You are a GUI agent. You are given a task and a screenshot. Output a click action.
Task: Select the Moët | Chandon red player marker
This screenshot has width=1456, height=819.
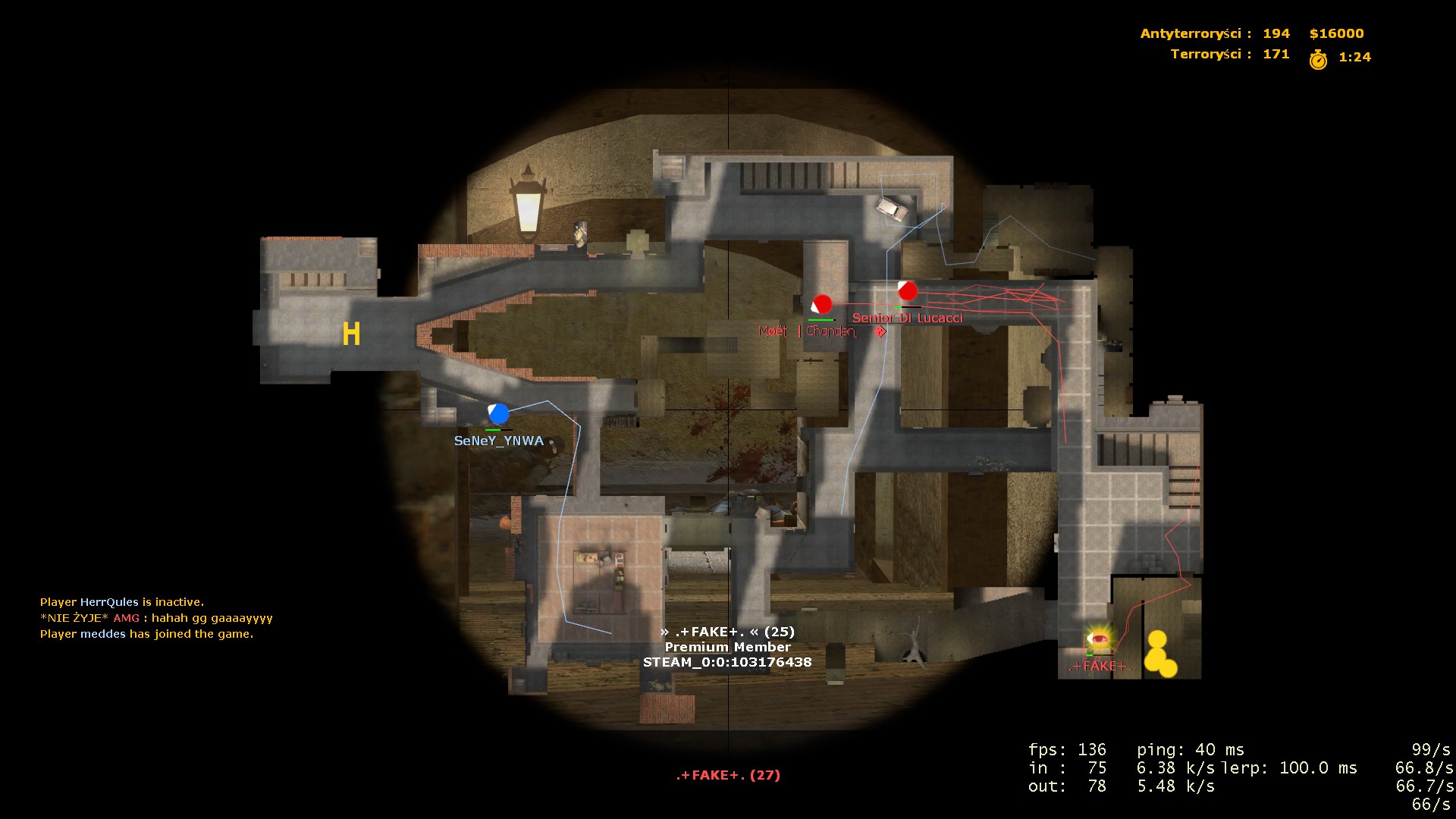click(x=821, y=305)
